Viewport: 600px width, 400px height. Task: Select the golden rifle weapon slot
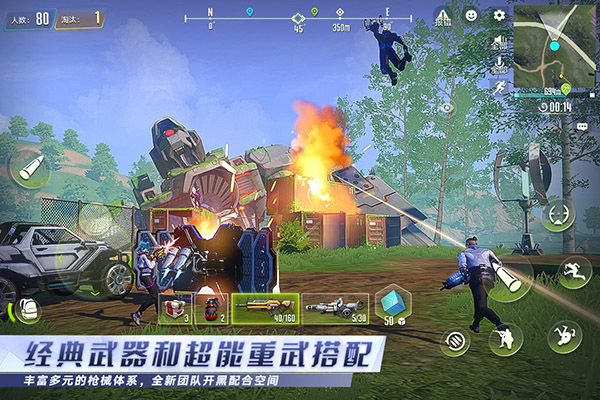click(265, 308)
